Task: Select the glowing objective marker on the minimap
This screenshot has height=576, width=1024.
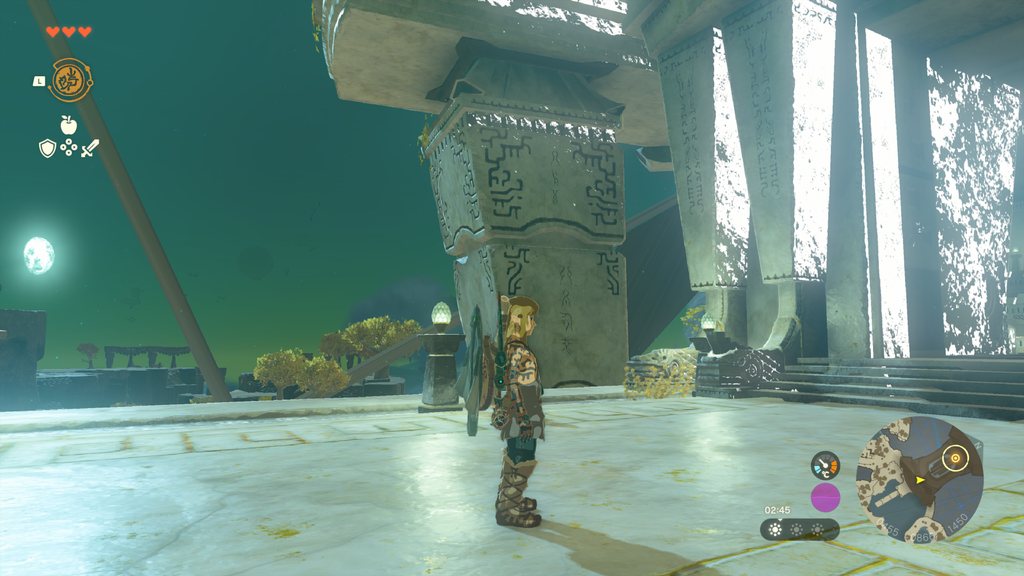Action: coord(956,459)
